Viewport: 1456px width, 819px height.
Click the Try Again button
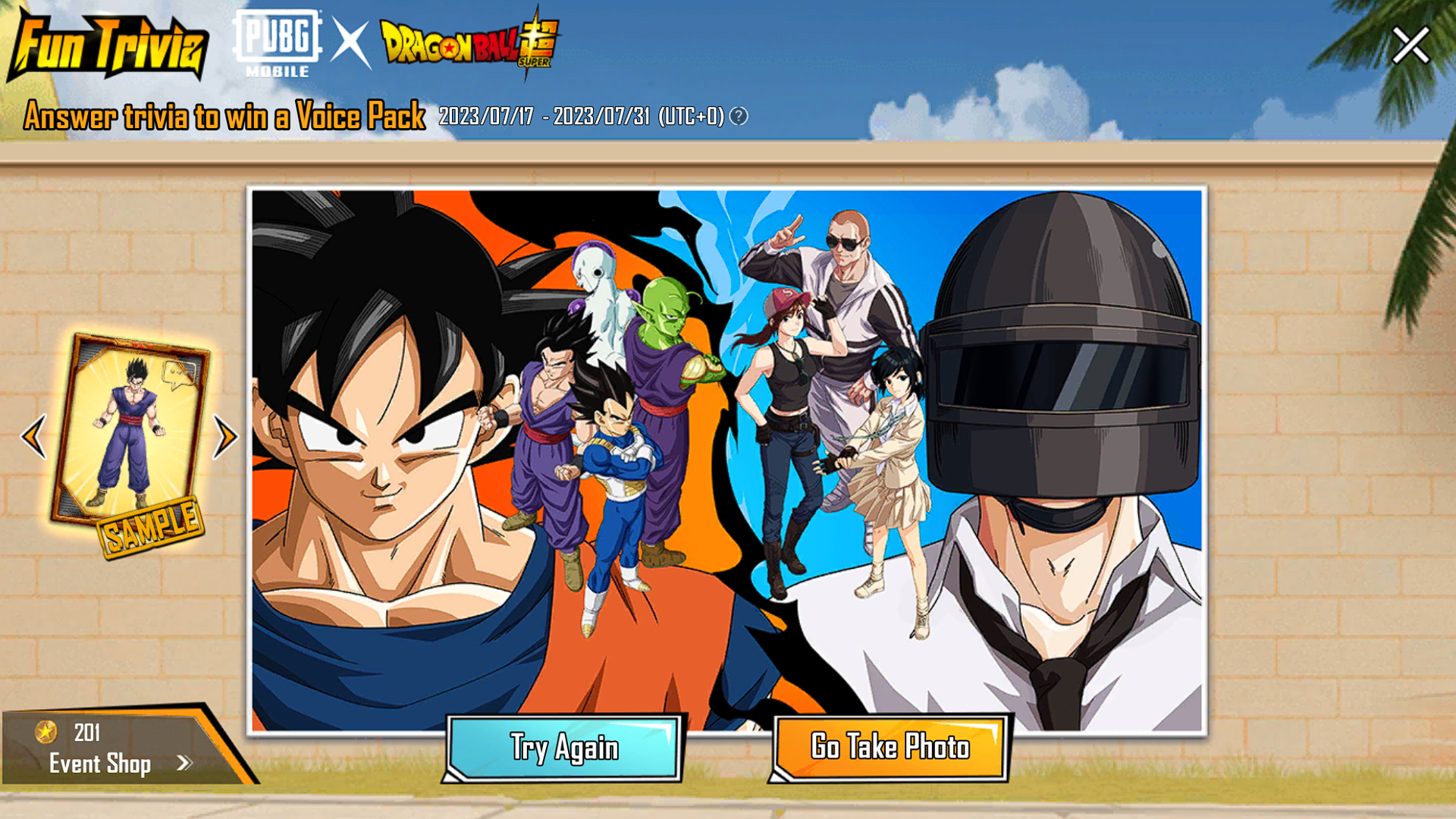click(x=563, y=748)
